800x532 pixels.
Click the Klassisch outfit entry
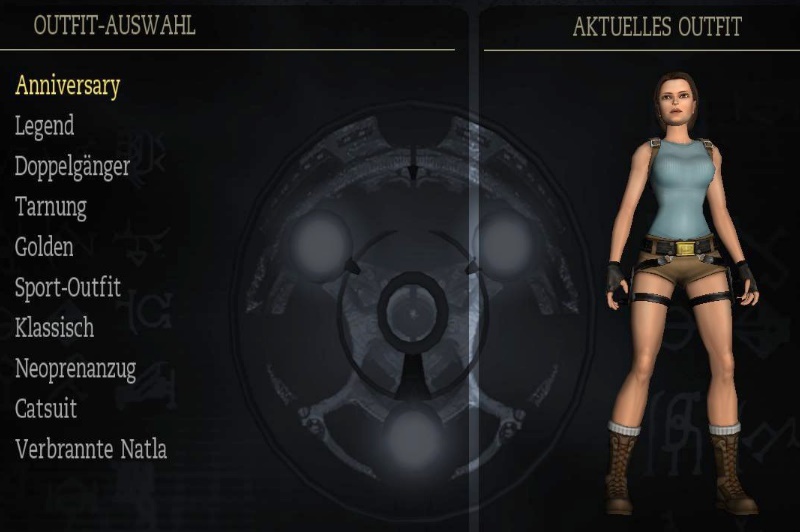pos(54,328)
